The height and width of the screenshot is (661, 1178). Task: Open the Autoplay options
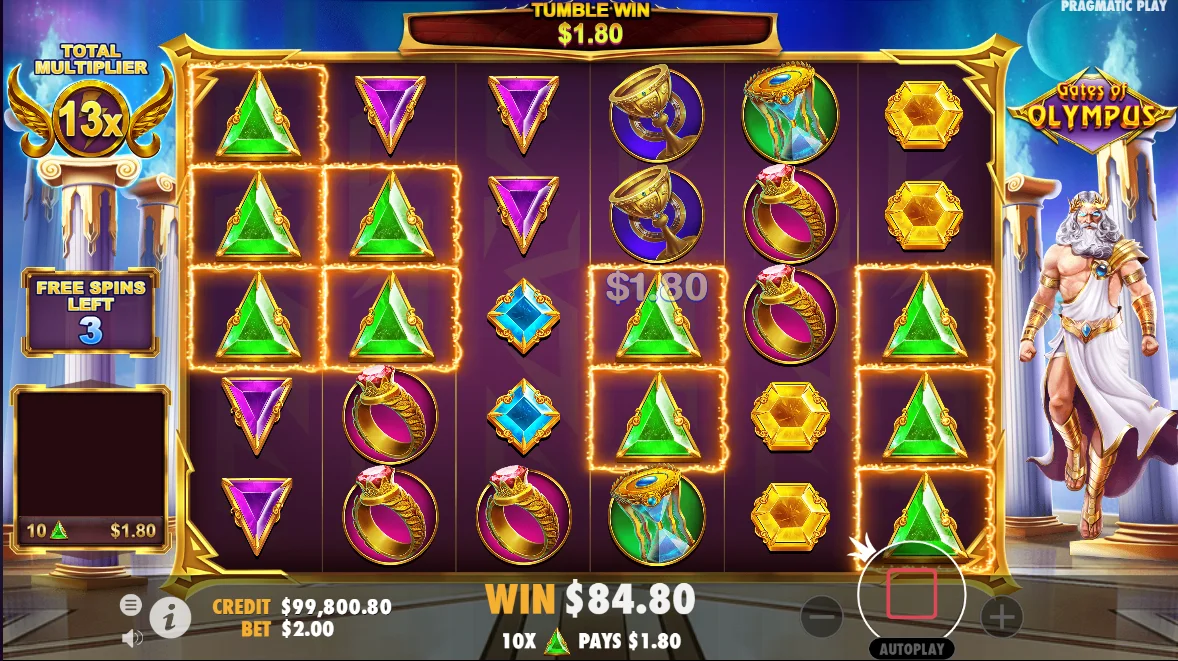coord(911,648)
